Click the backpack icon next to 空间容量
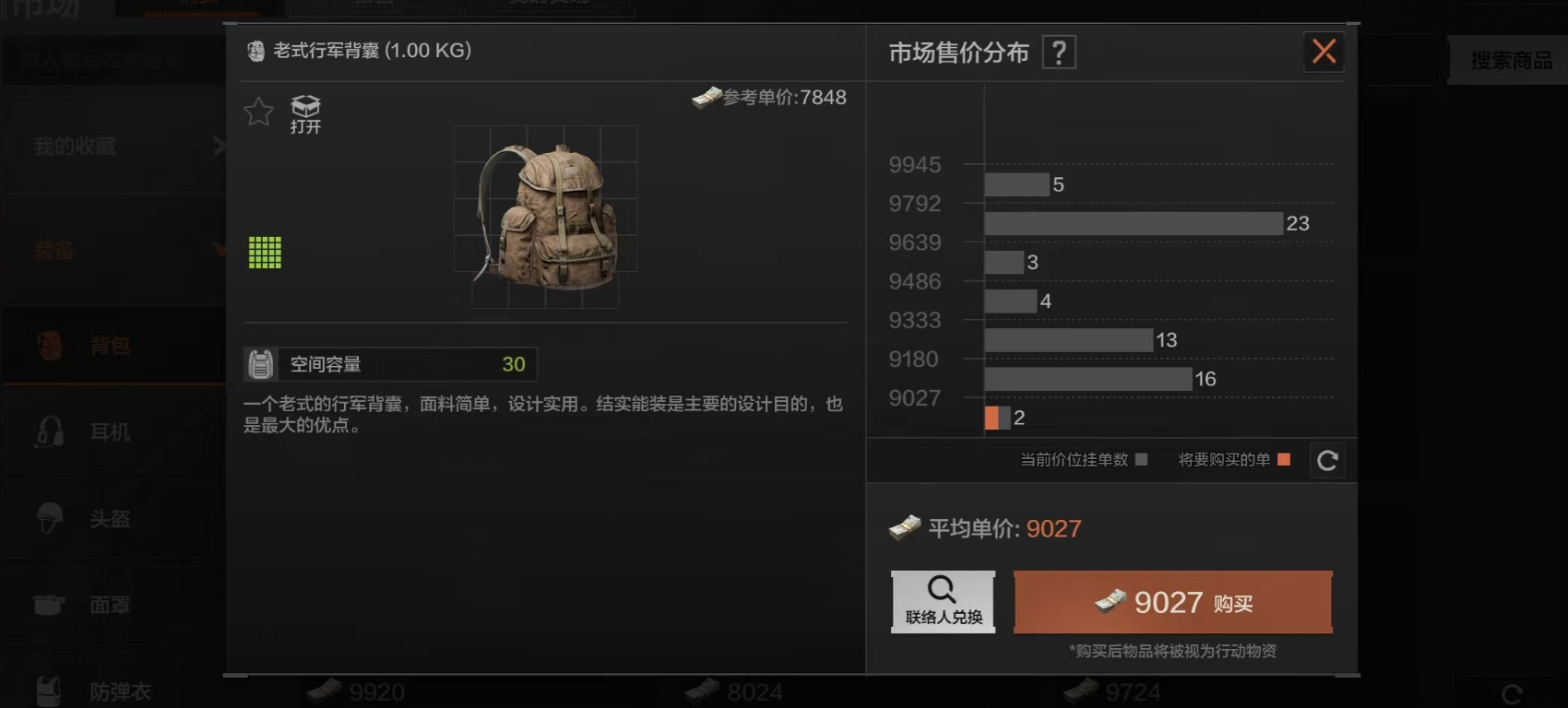Screen dimensions: 1568x708 click(262, 363)
